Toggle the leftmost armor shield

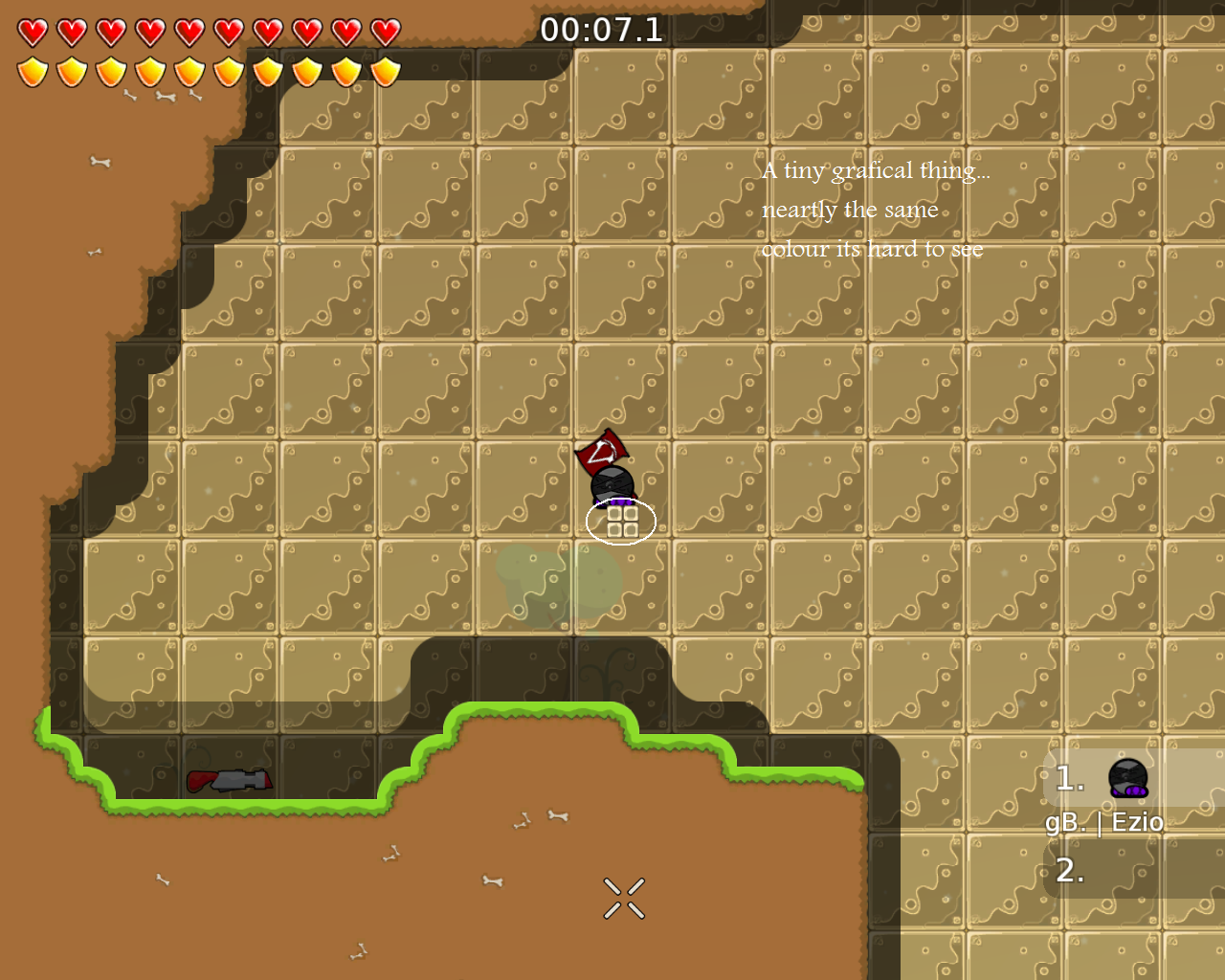coord(31,70)
